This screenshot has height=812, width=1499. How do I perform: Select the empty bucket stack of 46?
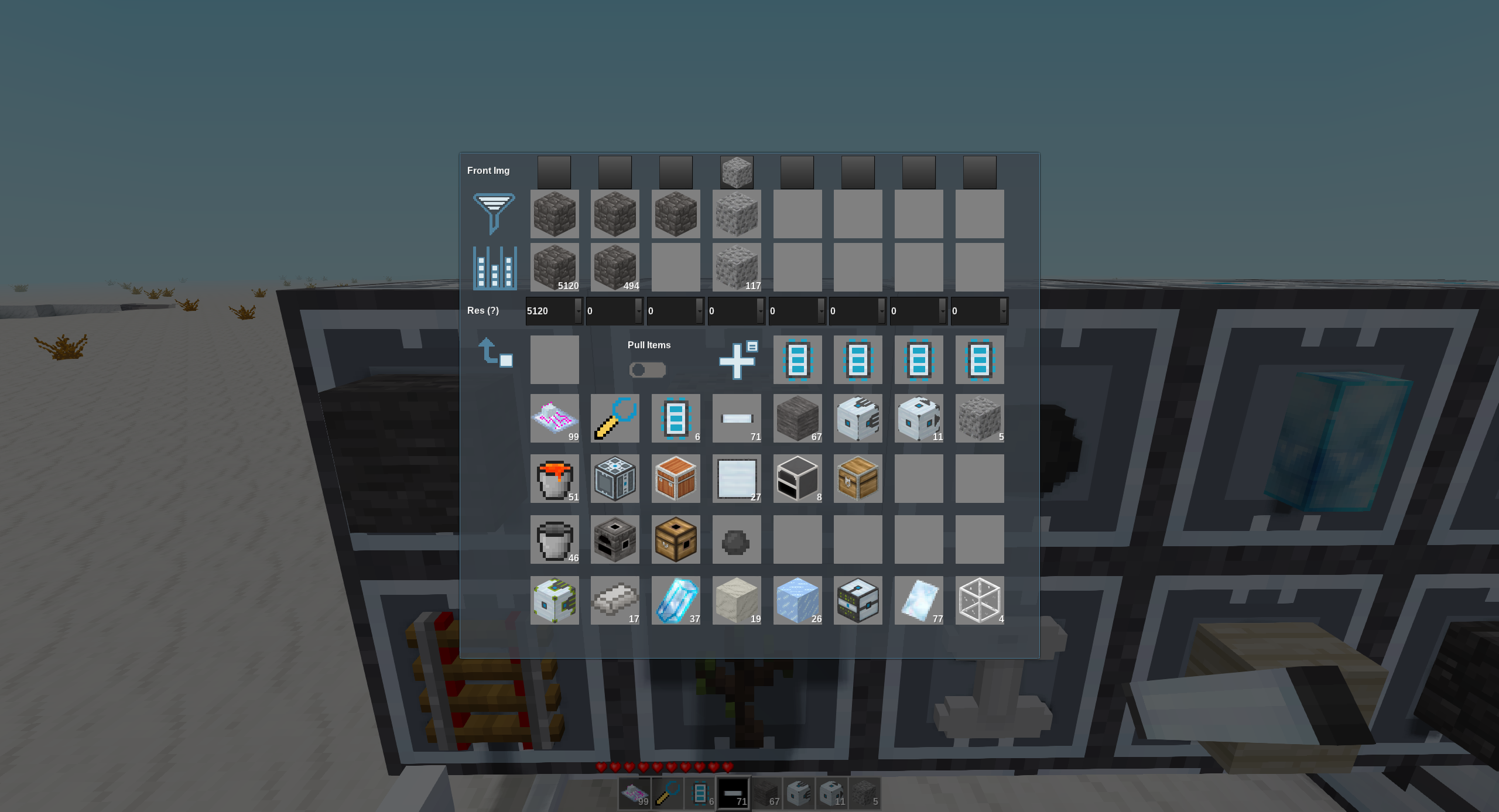[555, 540]
